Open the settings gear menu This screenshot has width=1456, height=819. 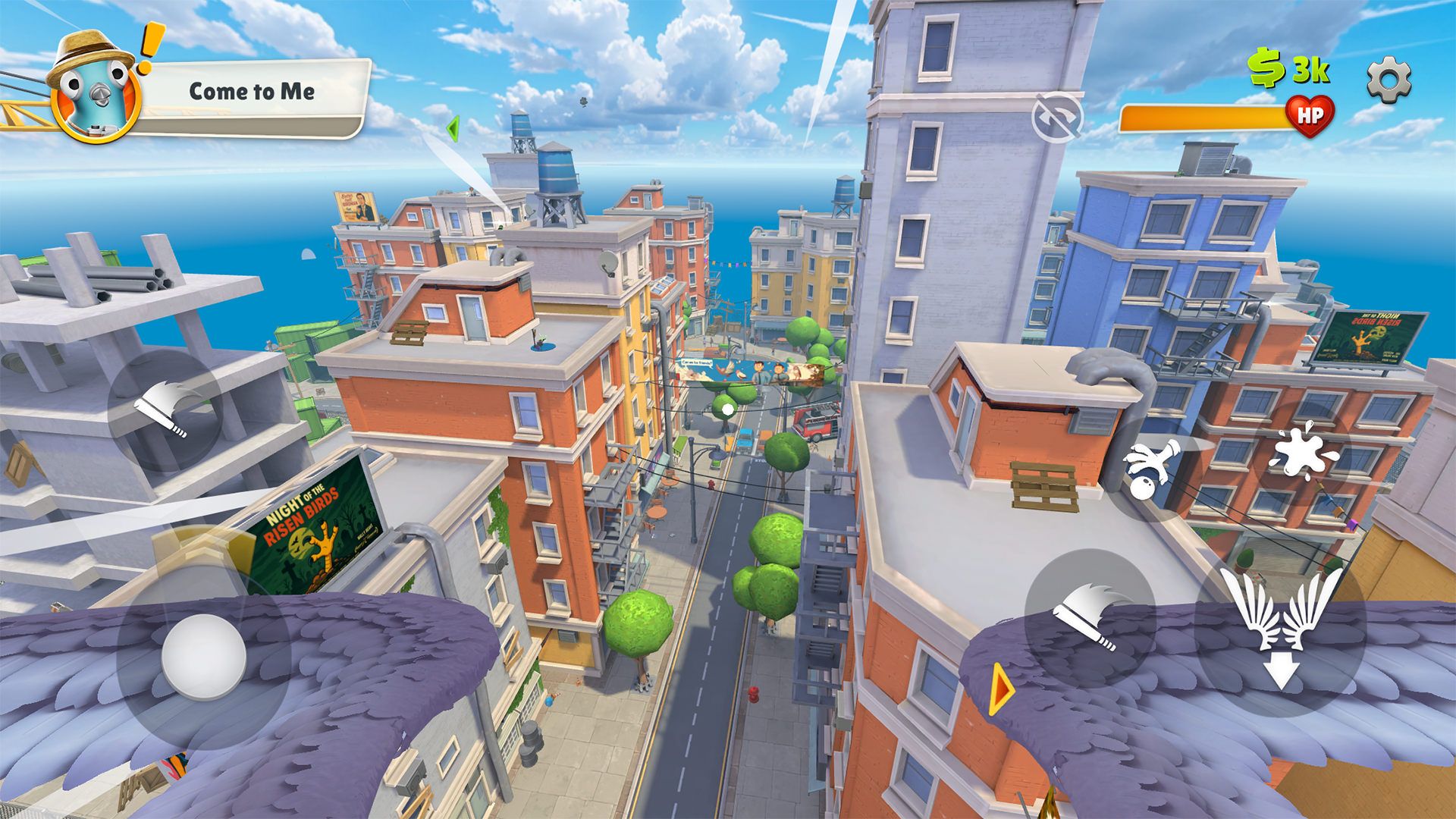pyautogui.click(x=1389, y=80)
